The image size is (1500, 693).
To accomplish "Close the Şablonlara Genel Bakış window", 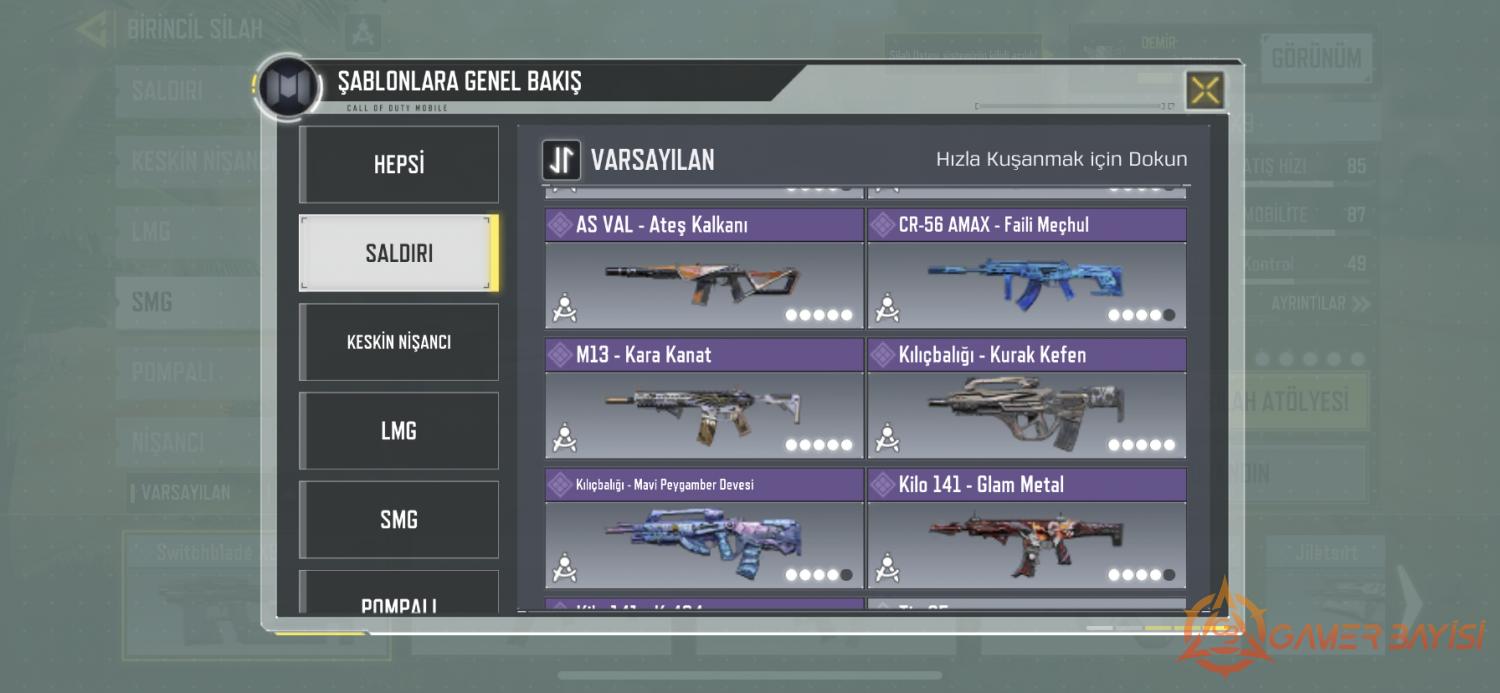I will pyautogui.click(x=1205, y=91).
